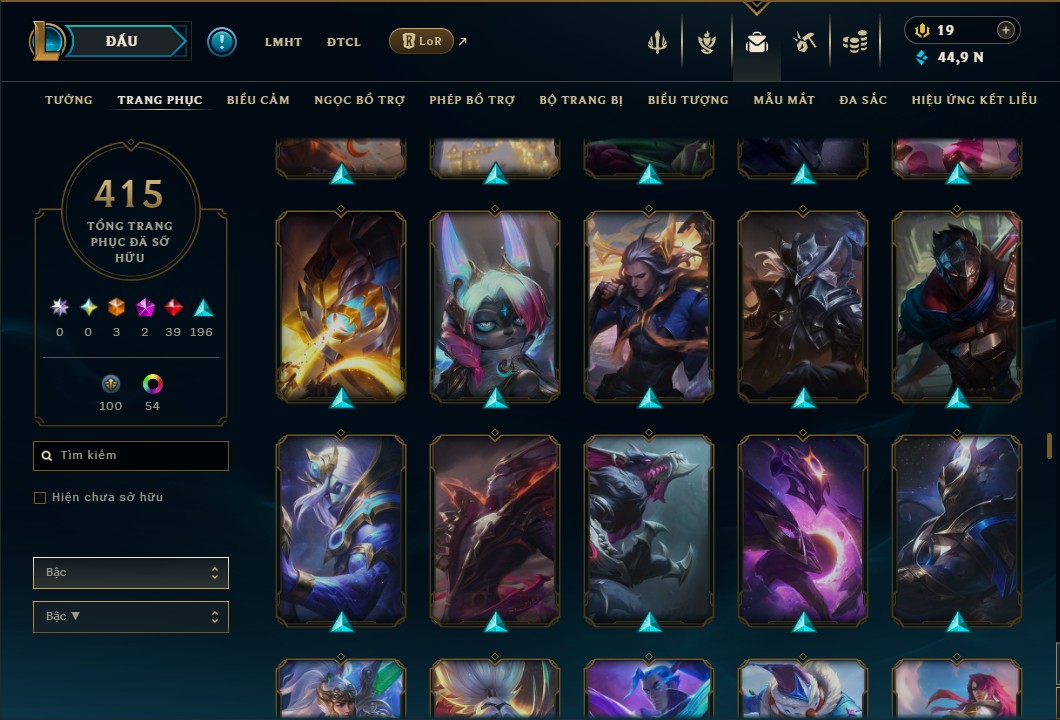Show the BỘ TRANG BỊ tab

click(x=581, y=100)
